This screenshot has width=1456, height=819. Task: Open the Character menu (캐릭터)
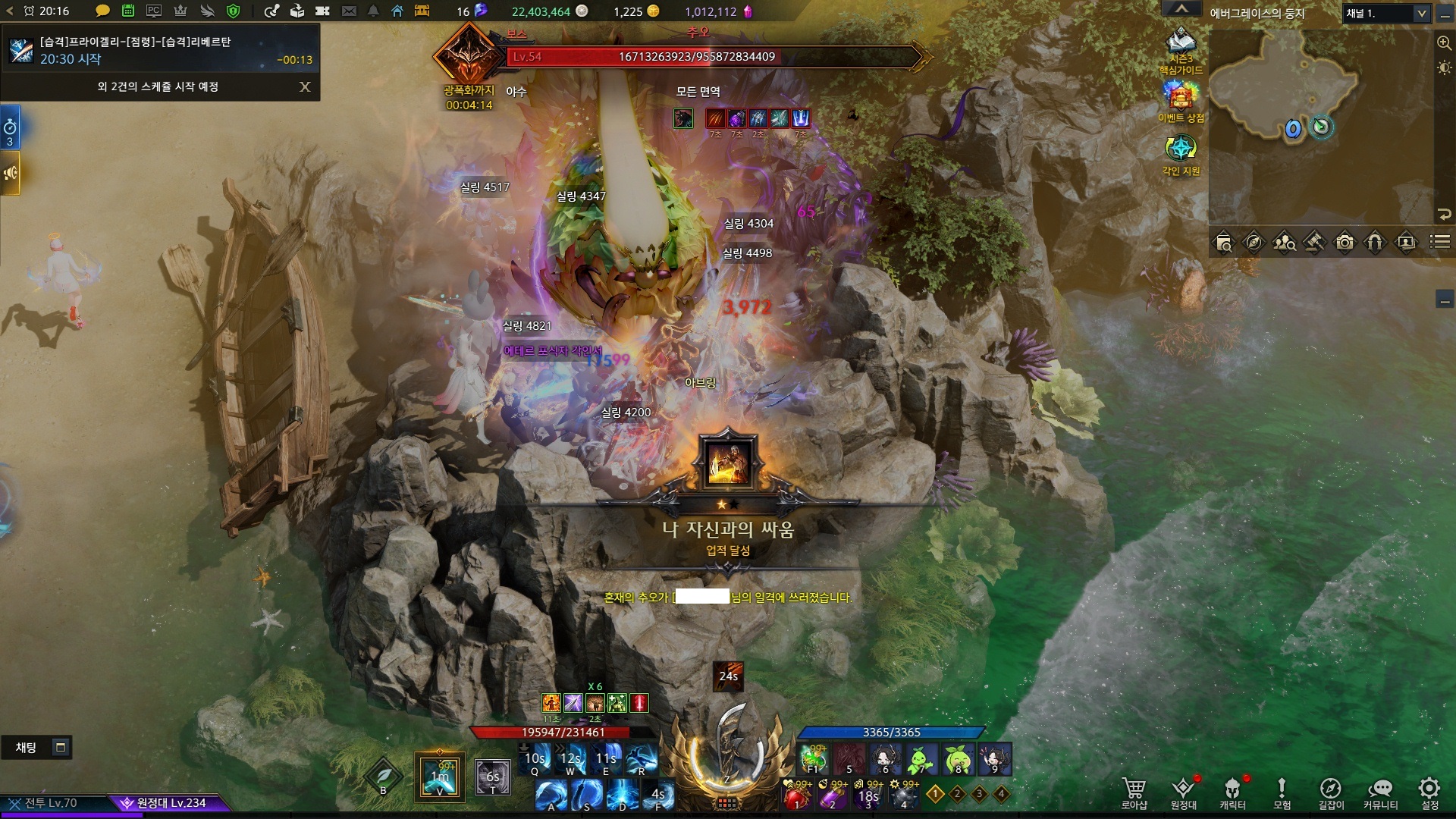1232,792
